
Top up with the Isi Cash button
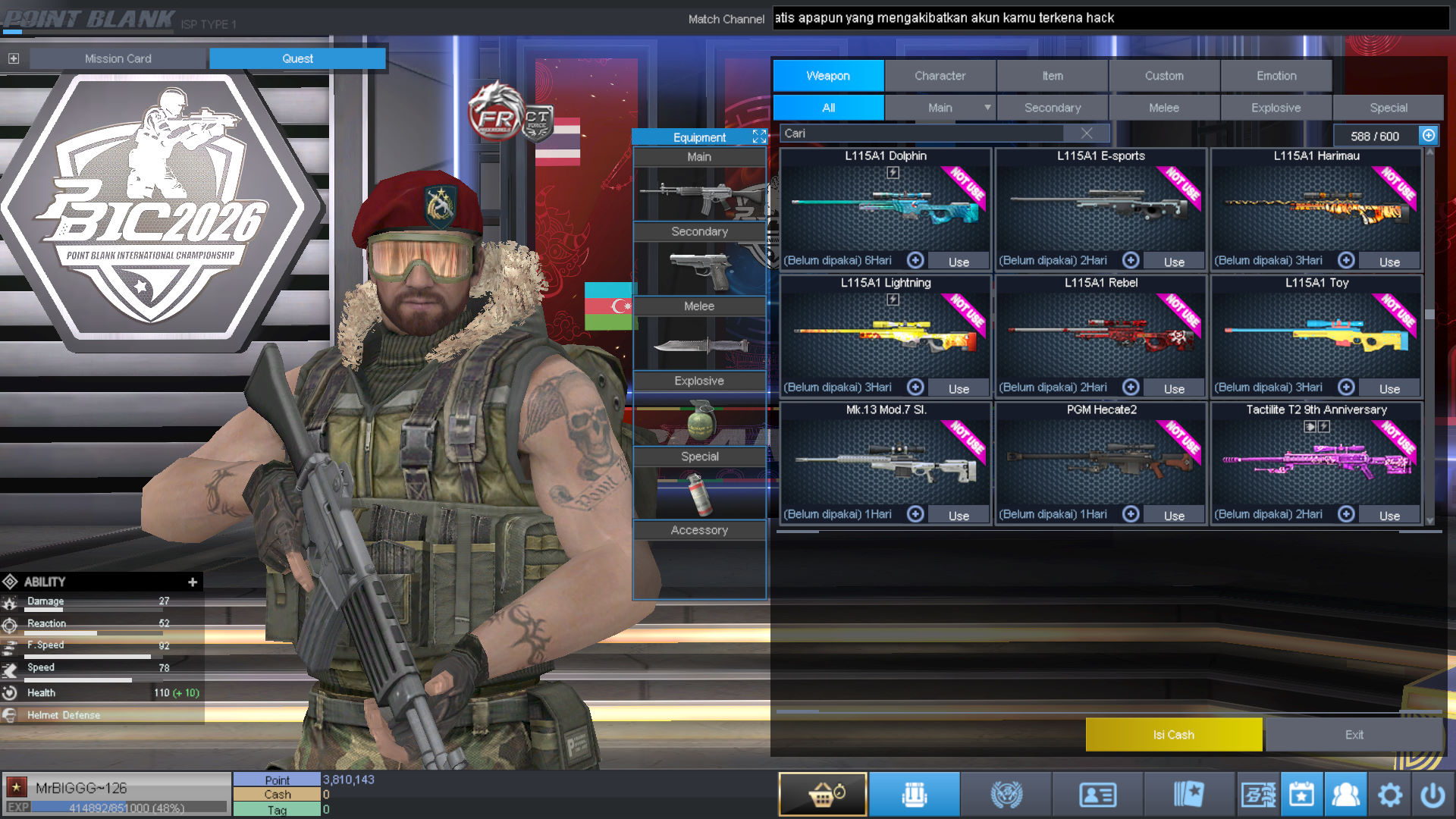(x=1173, y=734)
